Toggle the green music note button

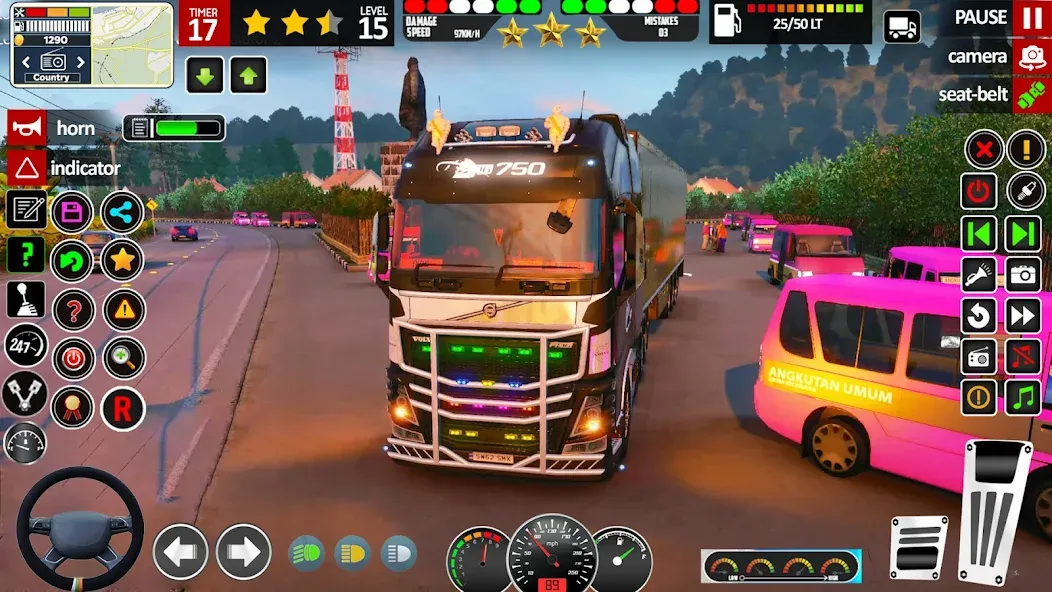point(1023,396)
